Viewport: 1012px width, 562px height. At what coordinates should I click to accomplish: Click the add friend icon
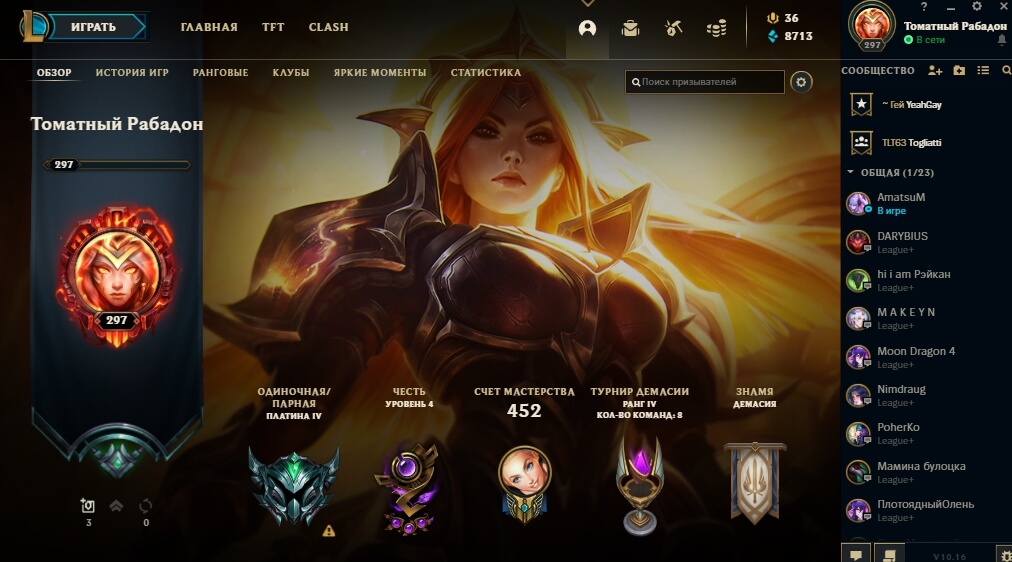point(935,70)
